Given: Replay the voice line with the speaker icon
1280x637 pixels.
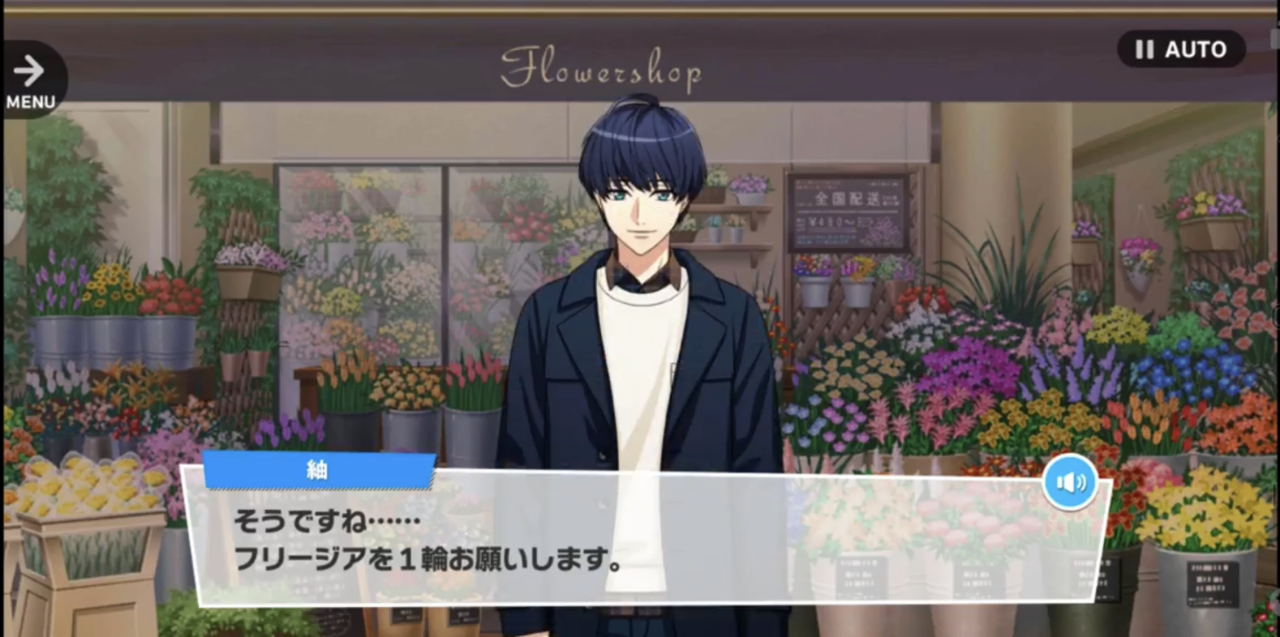Looking at the screenshot, I should pos(1070,483).
